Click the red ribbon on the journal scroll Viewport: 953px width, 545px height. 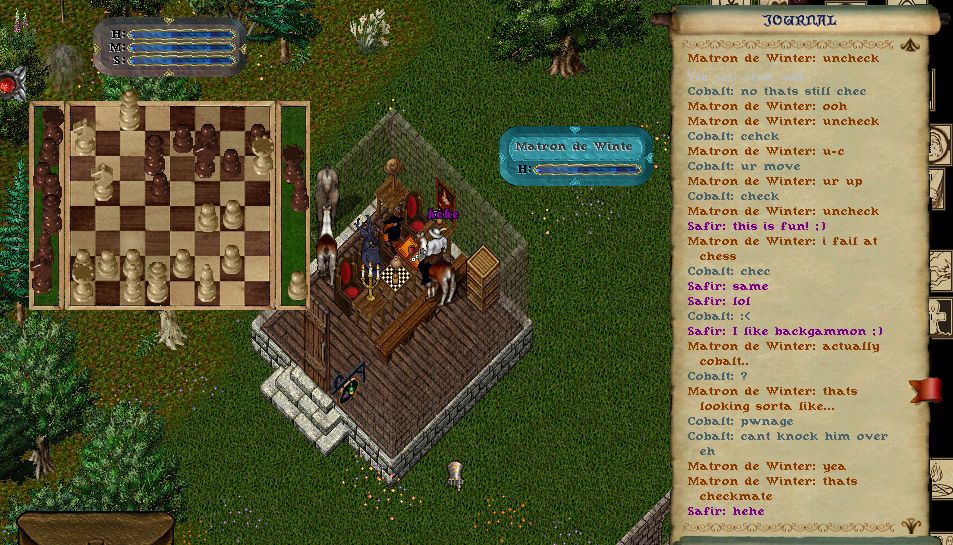click(925, 389)
